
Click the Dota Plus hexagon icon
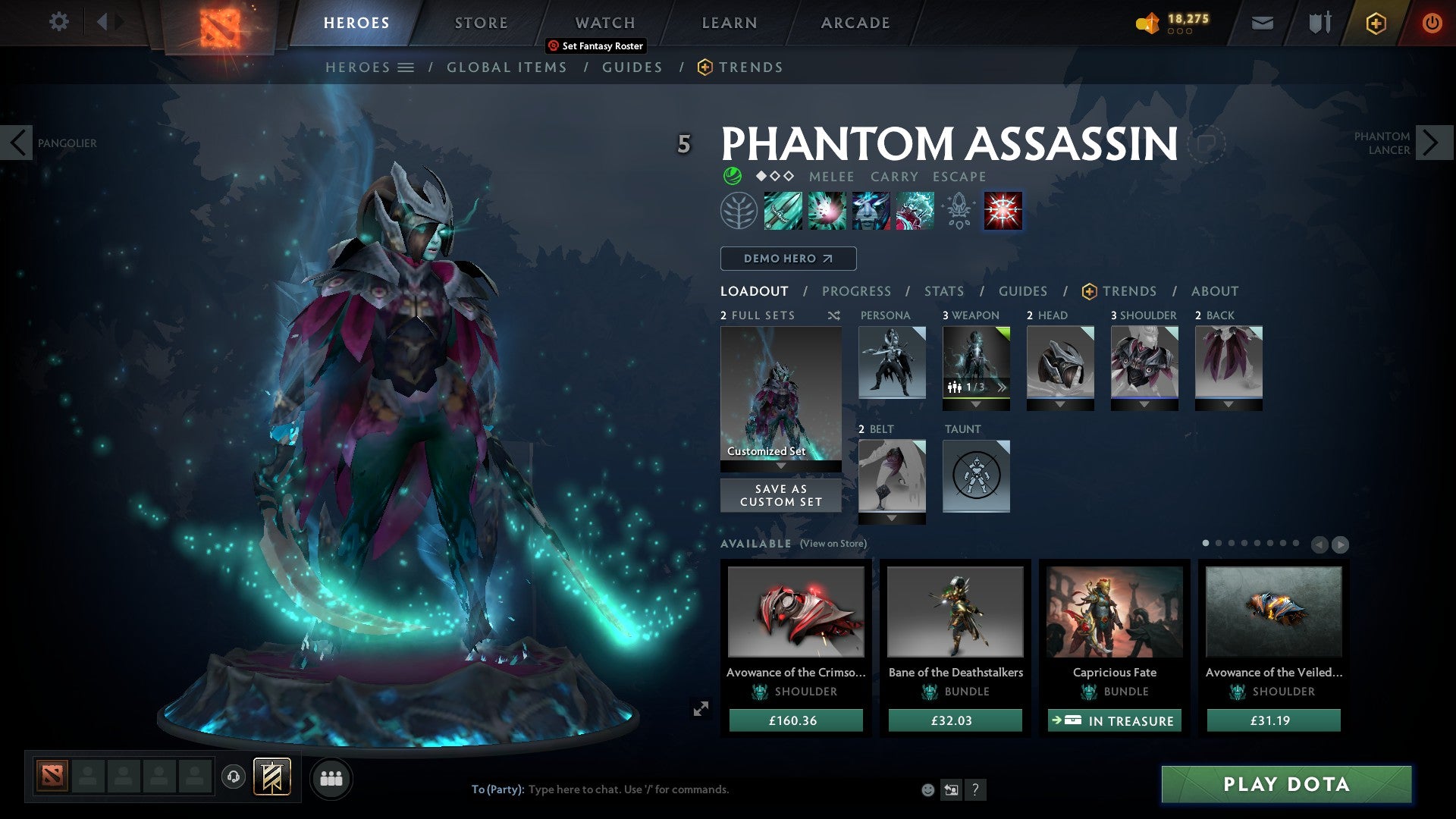pyautogui.click(x=1375, y=22)
